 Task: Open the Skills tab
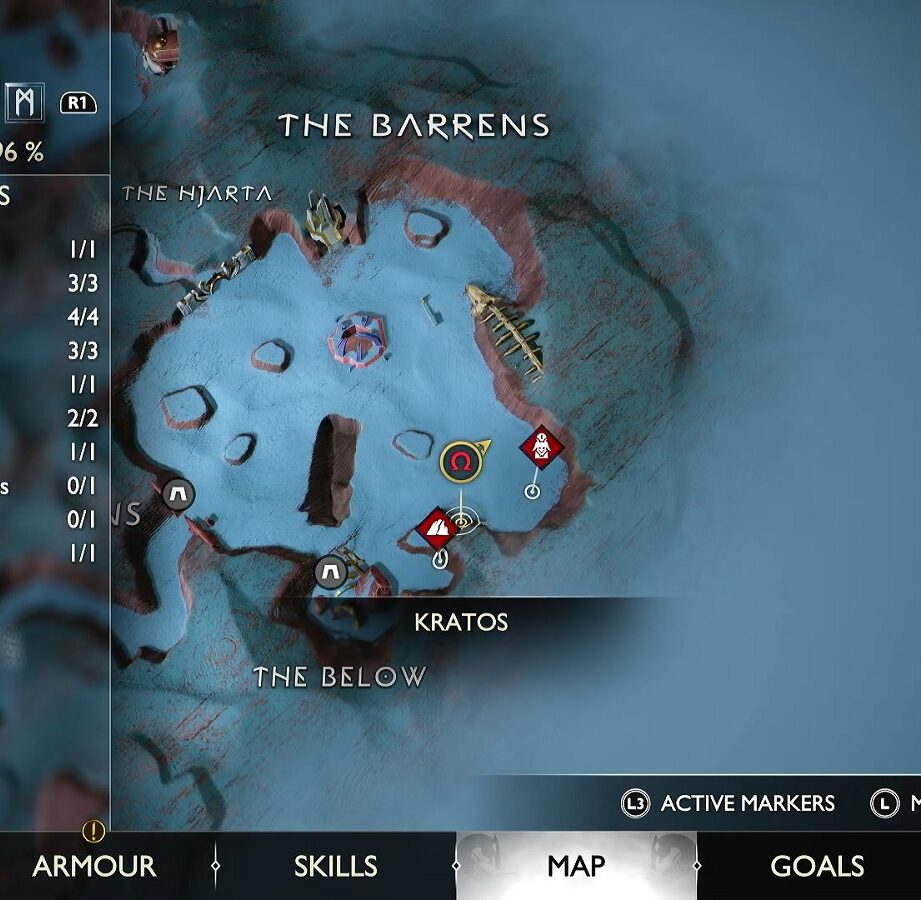click(335, 866)
